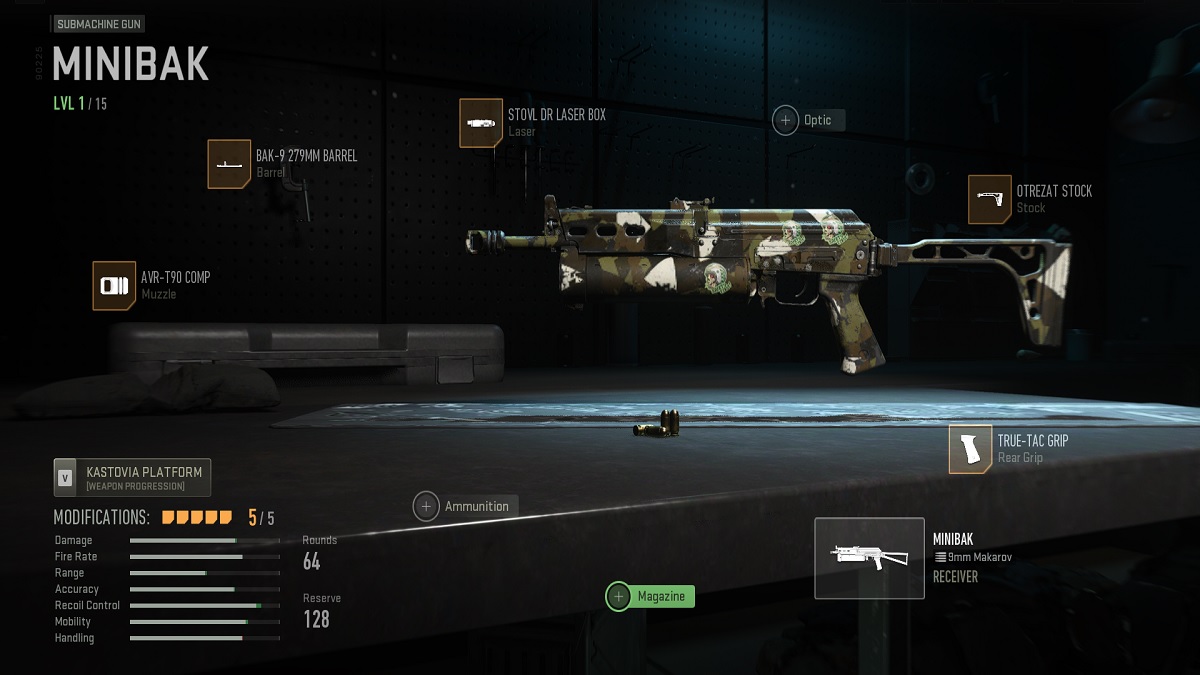Click the highlighted Magazine slot
This screenshot has width=1200, height=675.
tap(619, 596)
